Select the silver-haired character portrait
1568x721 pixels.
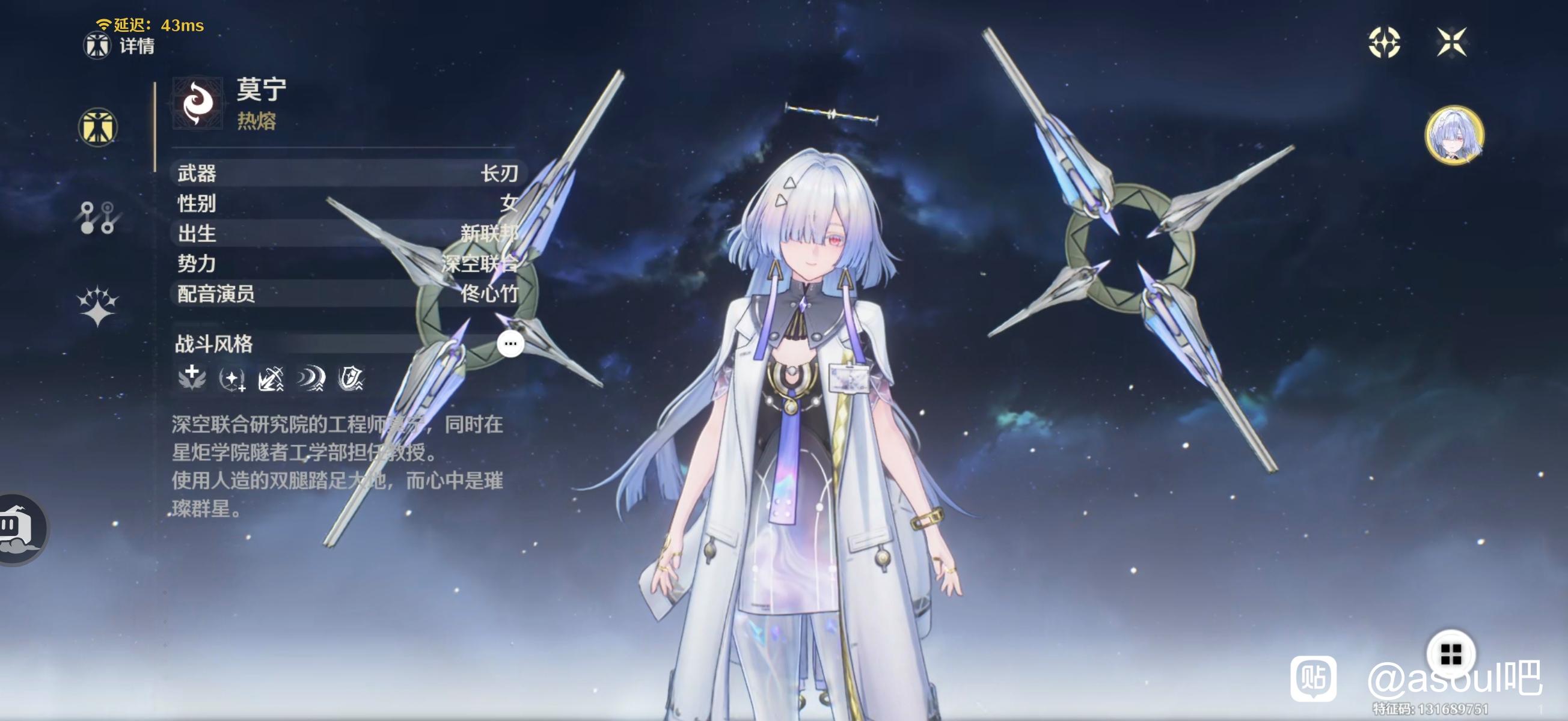click(x=1454, y=135)
